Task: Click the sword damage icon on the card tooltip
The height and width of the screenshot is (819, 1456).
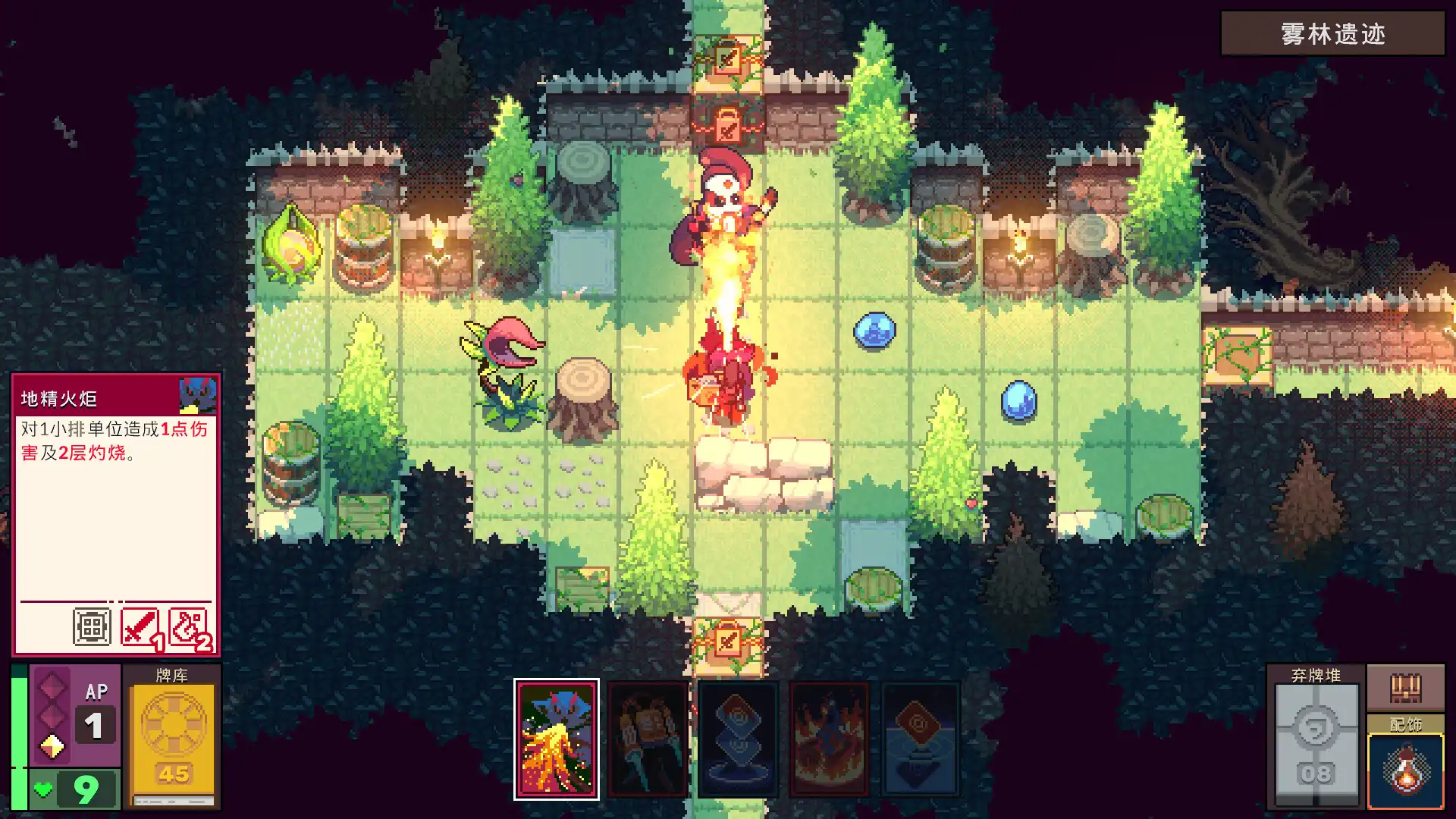Action: pos(140,626)
